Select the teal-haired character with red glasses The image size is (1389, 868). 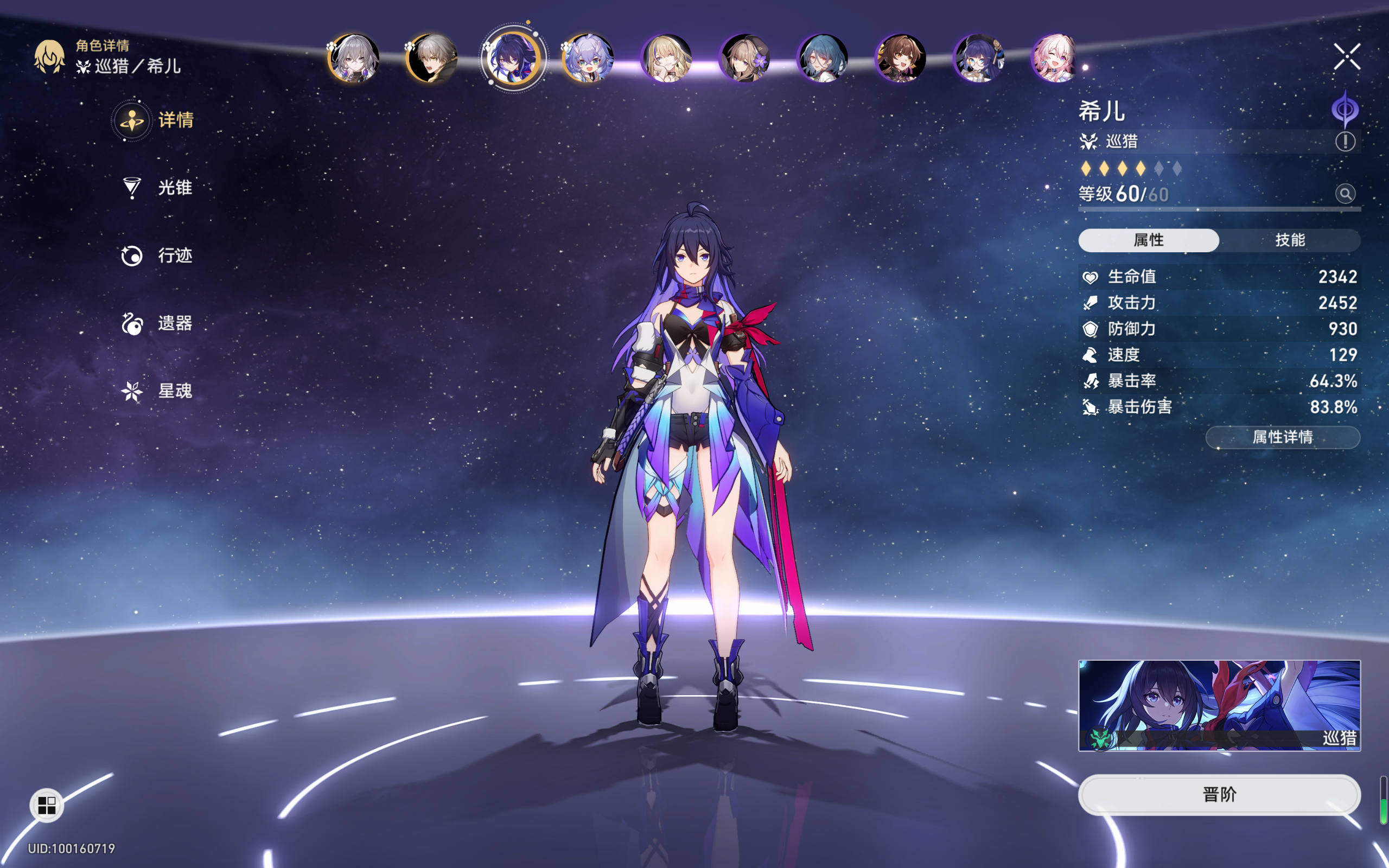point(822,58)
